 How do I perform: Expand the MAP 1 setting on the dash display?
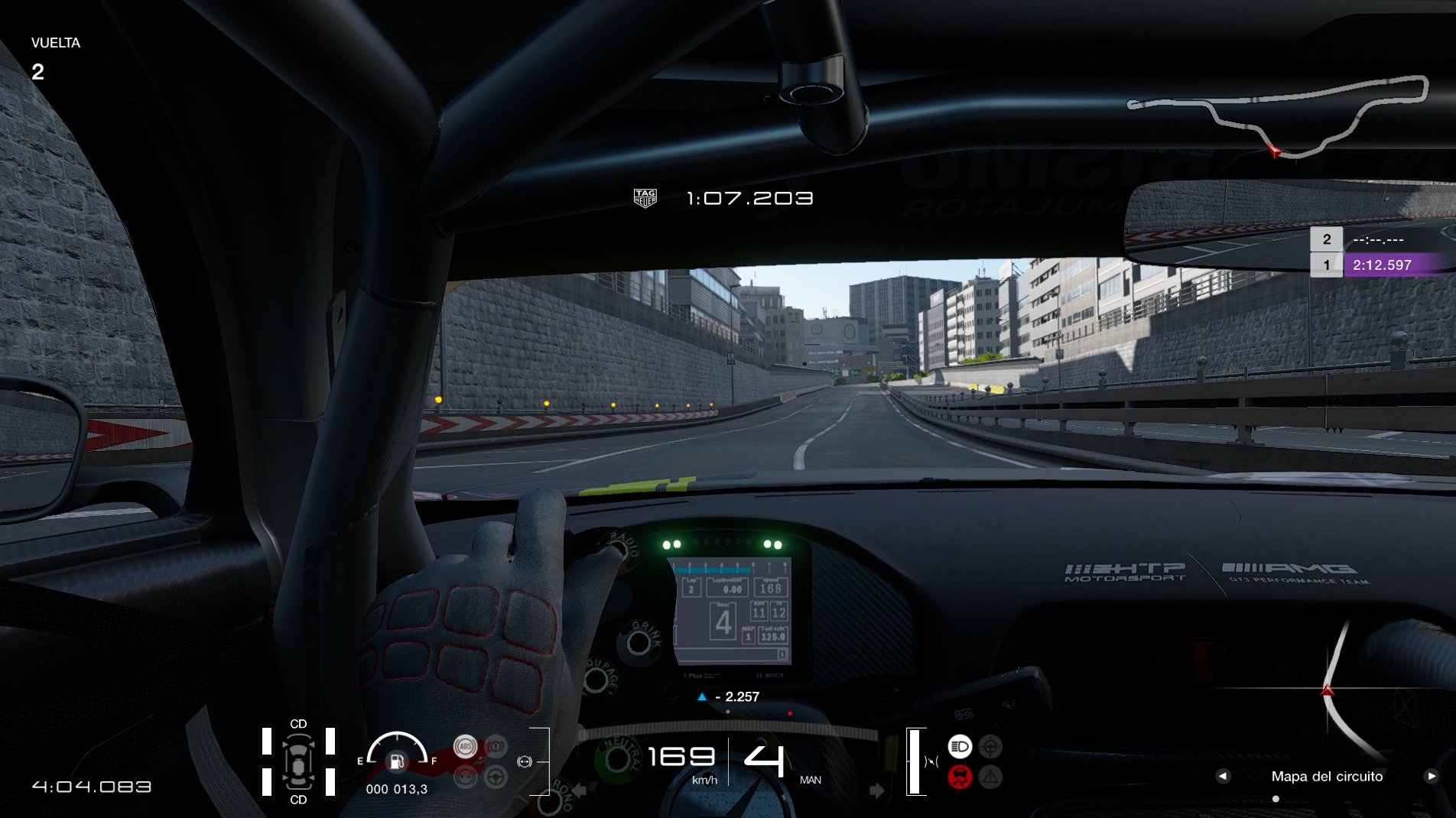pyautogui.click(x=748, y=636)
